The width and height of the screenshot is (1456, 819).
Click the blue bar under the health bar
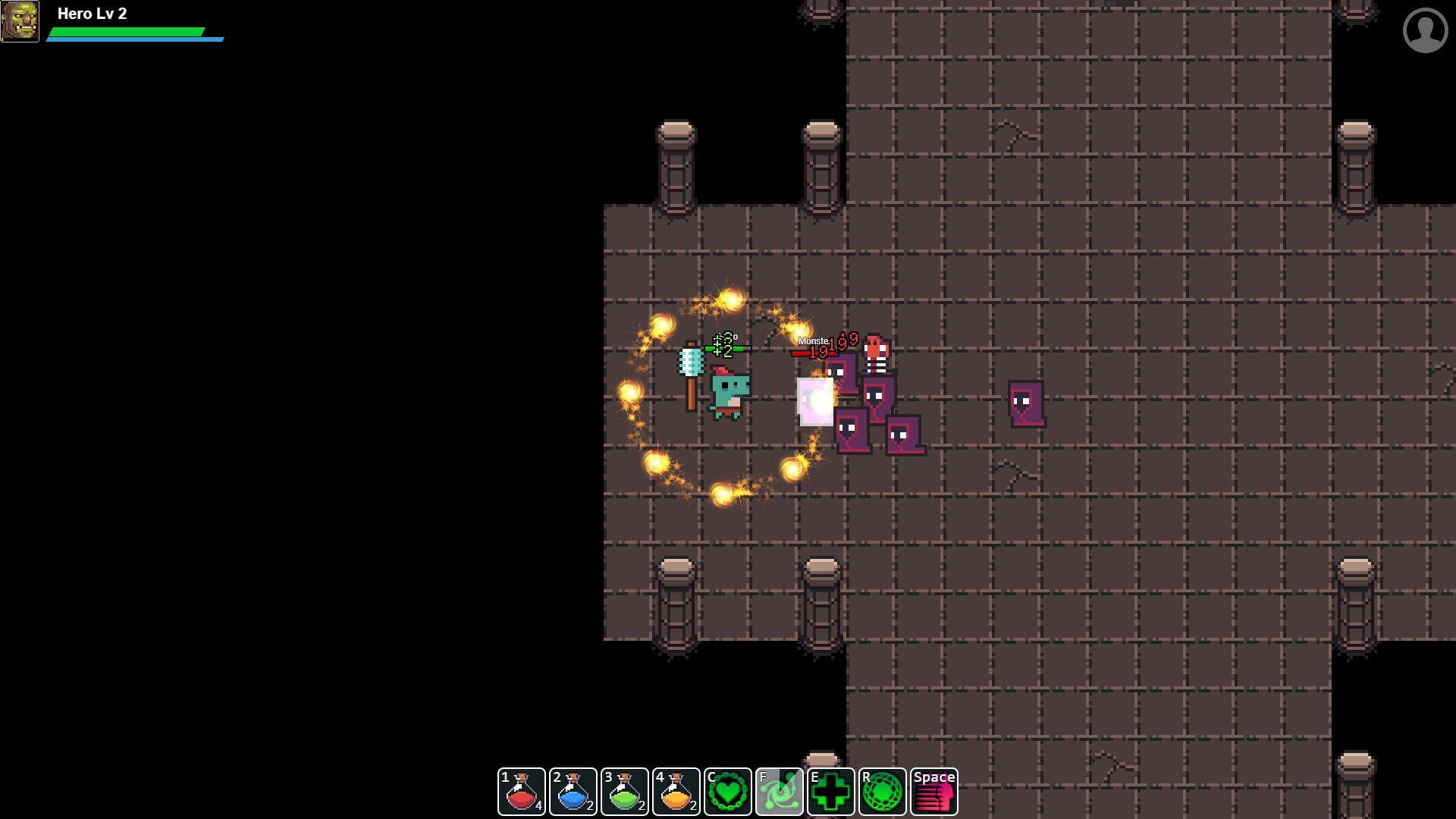(135, 39)
